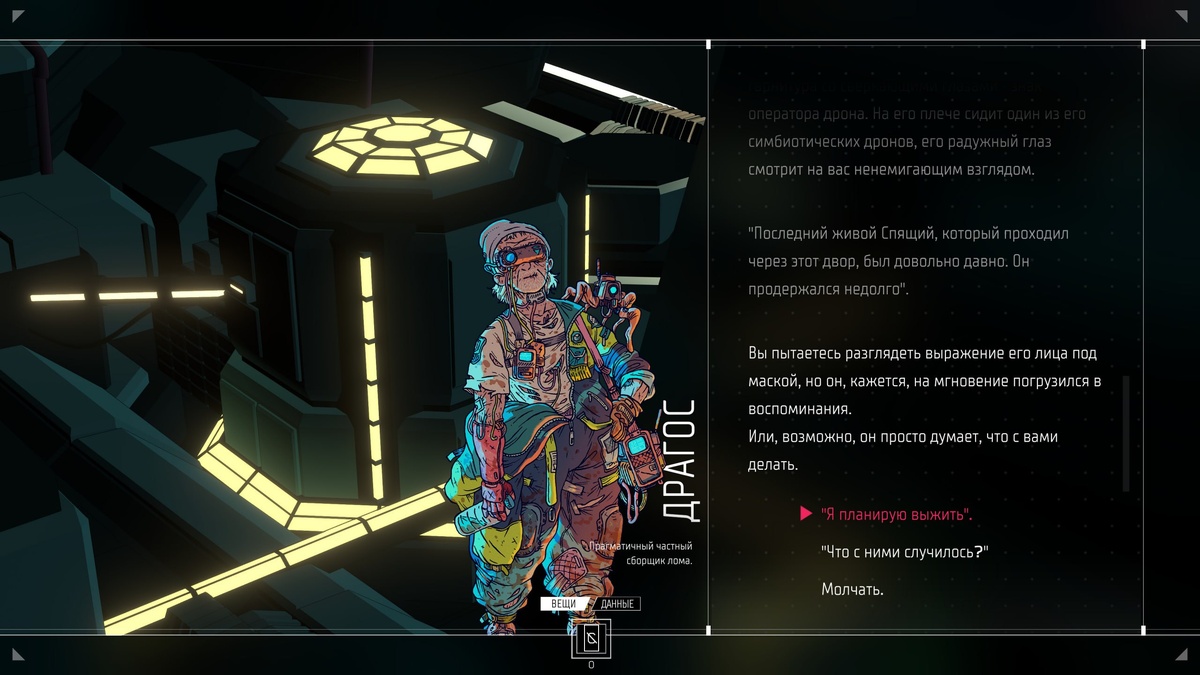Open the ДАННЫЕ tab
Screen dimensions: 1200x675
pos(618,604)
